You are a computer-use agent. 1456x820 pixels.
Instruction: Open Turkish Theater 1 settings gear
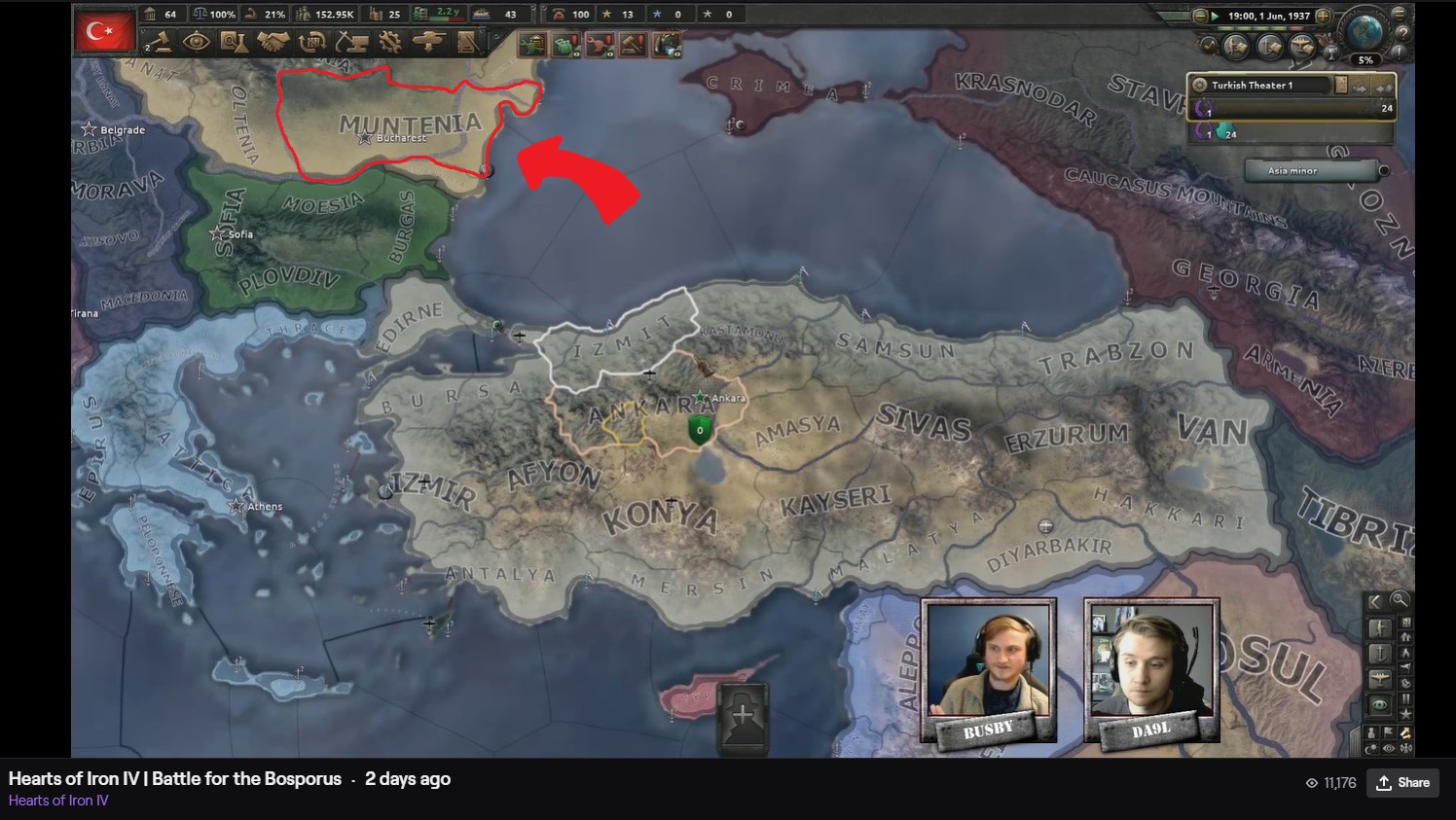tap(1201, 86)
